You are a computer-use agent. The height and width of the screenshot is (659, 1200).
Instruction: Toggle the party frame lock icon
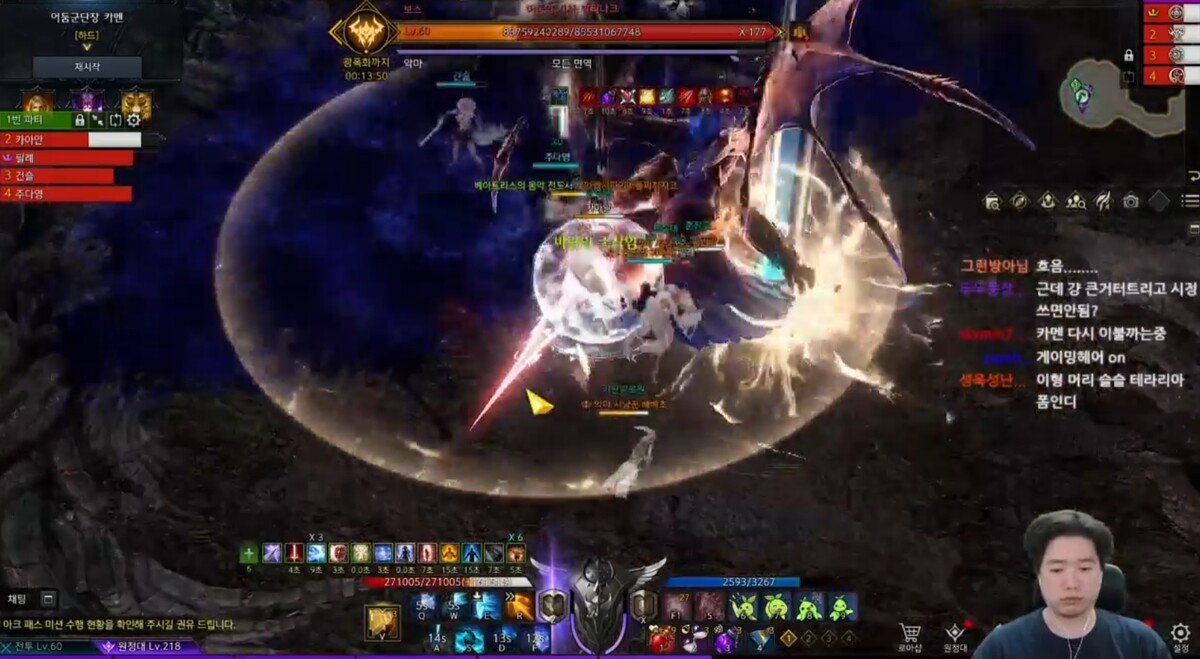coord(80,120)
